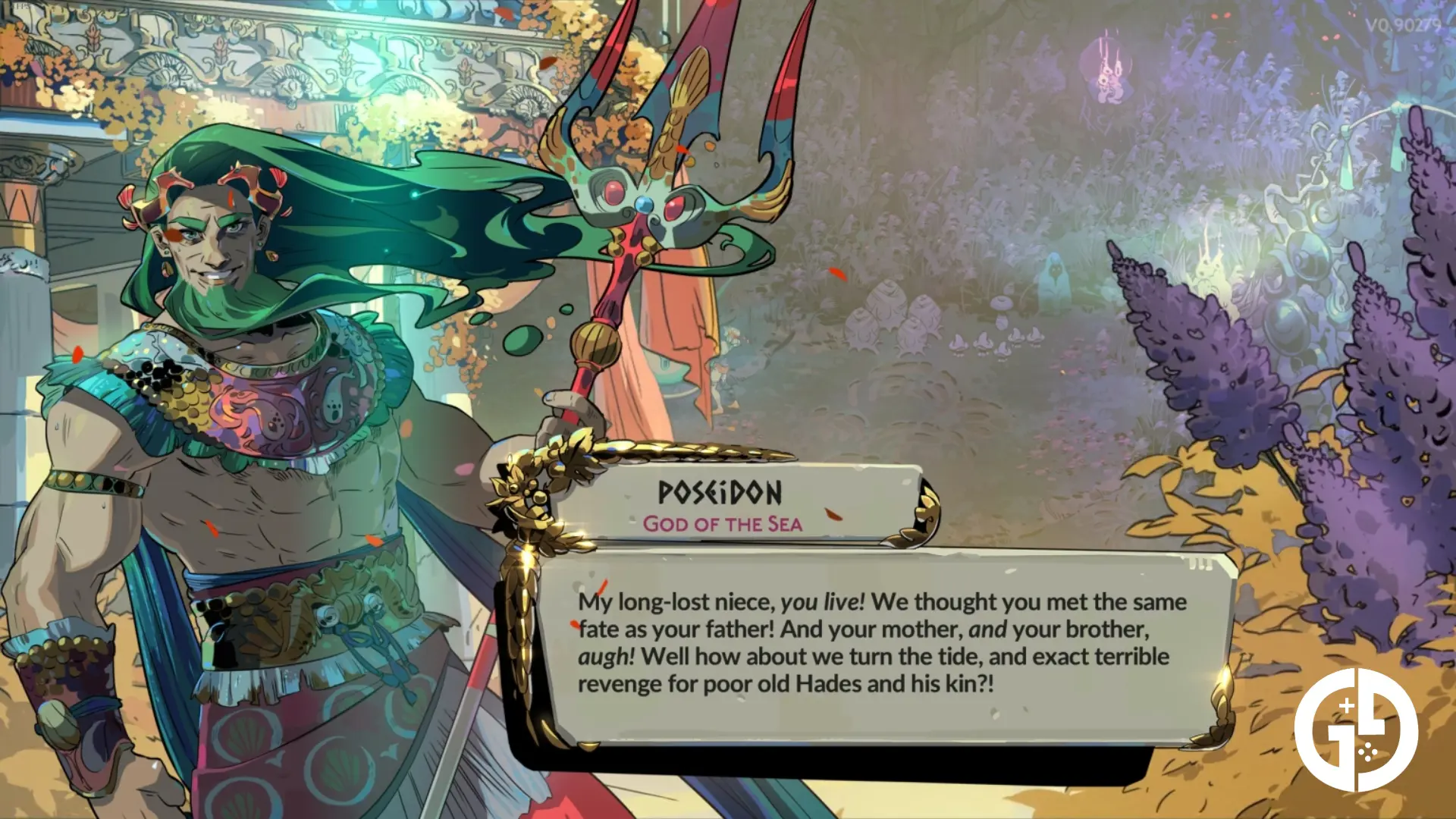Click the blue gem between the trident prongs

coord(645,205)
